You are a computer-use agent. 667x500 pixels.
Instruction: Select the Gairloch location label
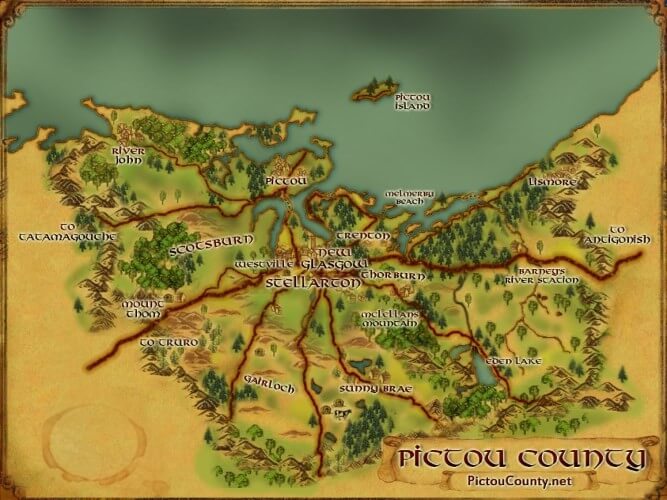pos(269,383)
